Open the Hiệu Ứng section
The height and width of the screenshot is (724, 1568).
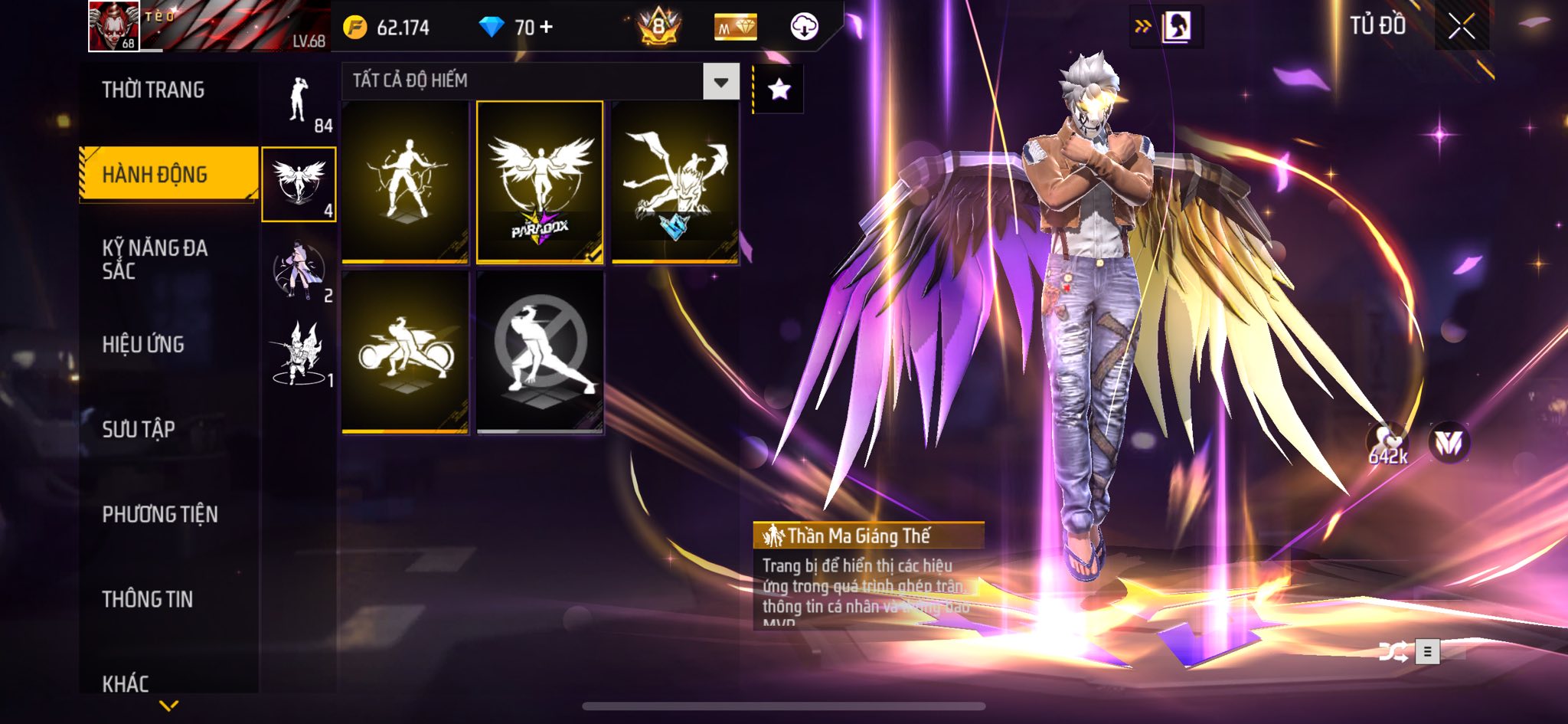coord(143,345)
